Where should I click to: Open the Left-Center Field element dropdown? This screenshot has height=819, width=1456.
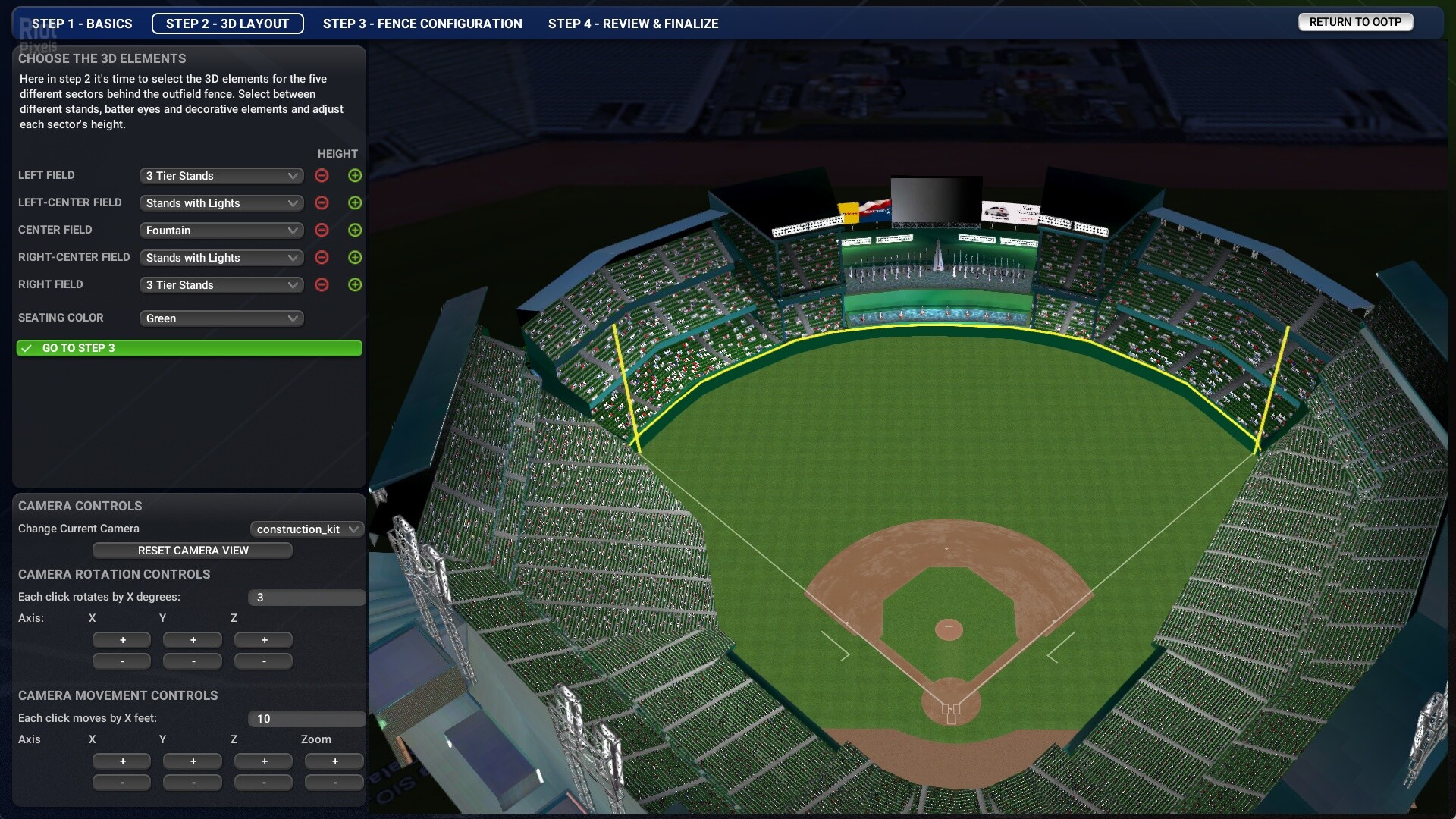tap(221, 203)
